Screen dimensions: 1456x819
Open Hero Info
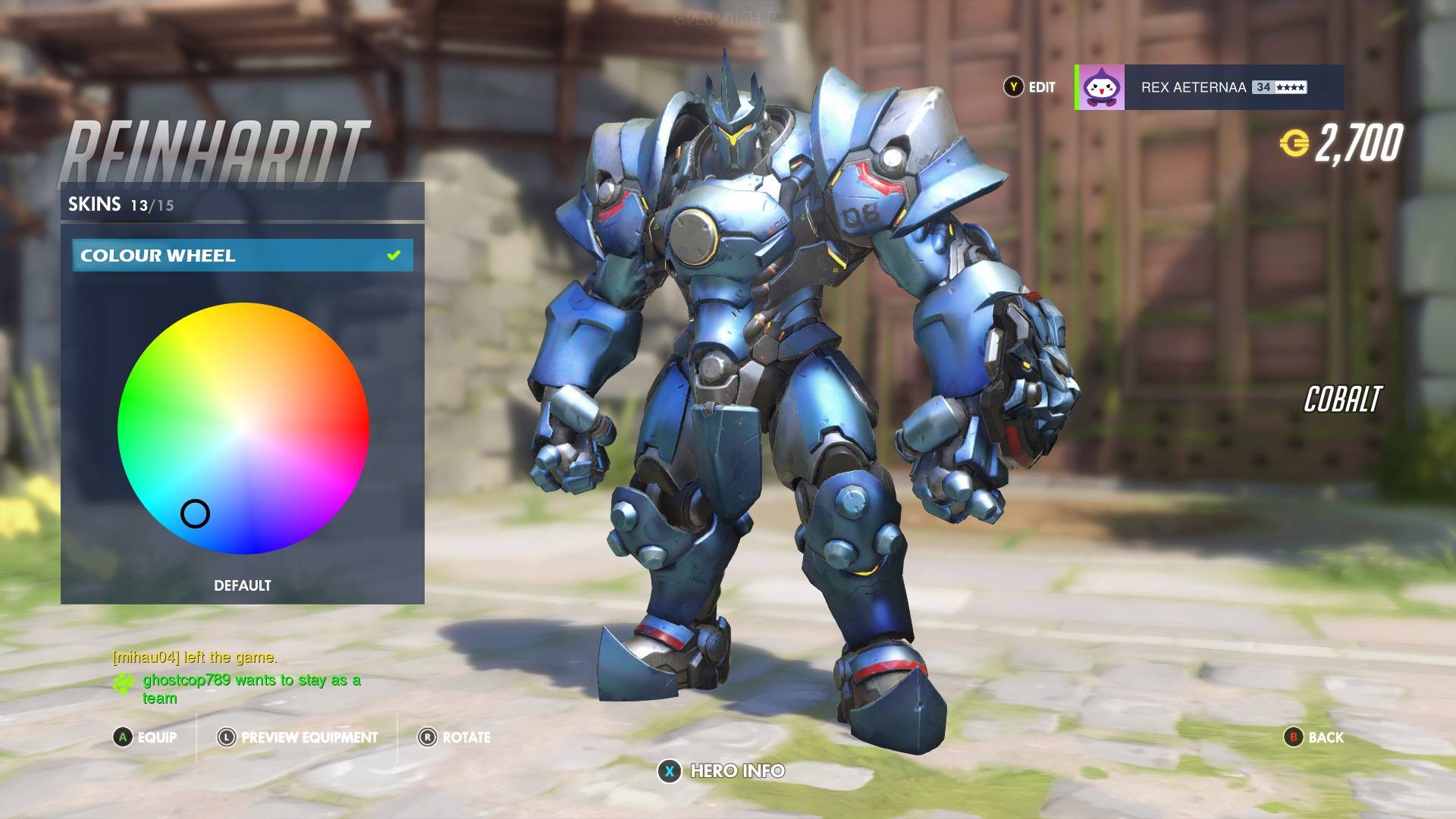721,771
